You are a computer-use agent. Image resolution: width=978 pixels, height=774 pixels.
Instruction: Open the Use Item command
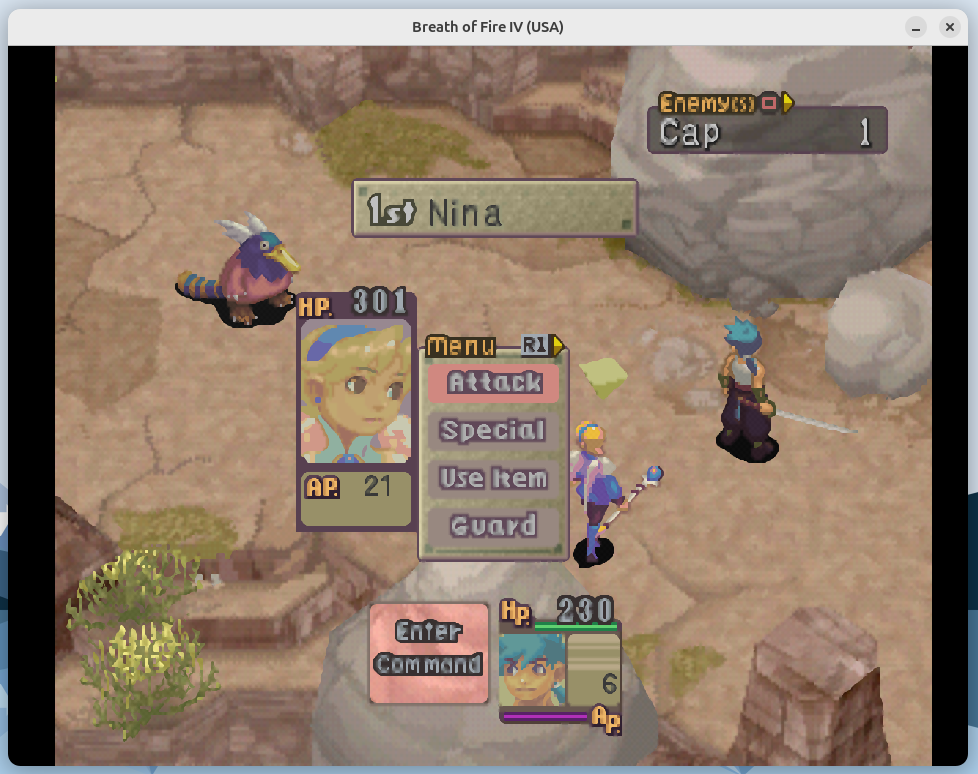click(x=494, y=478)
